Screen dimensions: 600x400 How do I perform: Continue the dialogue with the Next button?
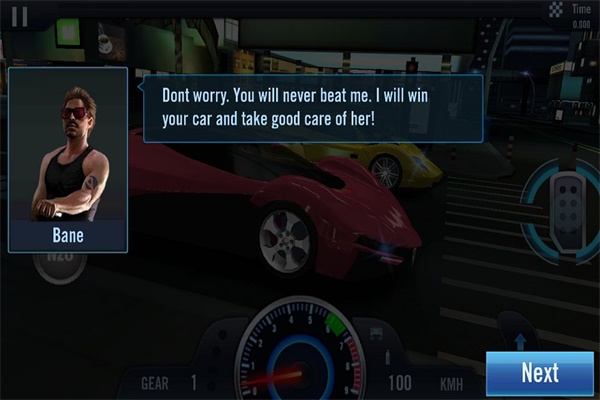click(x=539, y=373)
